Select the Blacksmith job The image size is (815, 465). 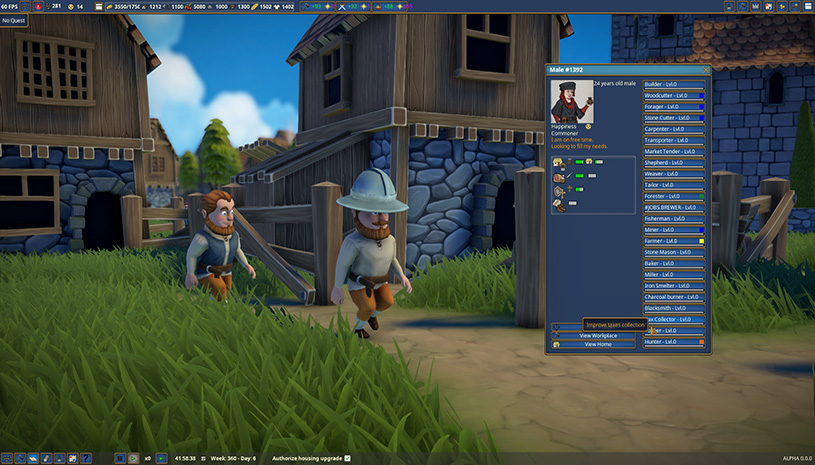coord(674,308)
